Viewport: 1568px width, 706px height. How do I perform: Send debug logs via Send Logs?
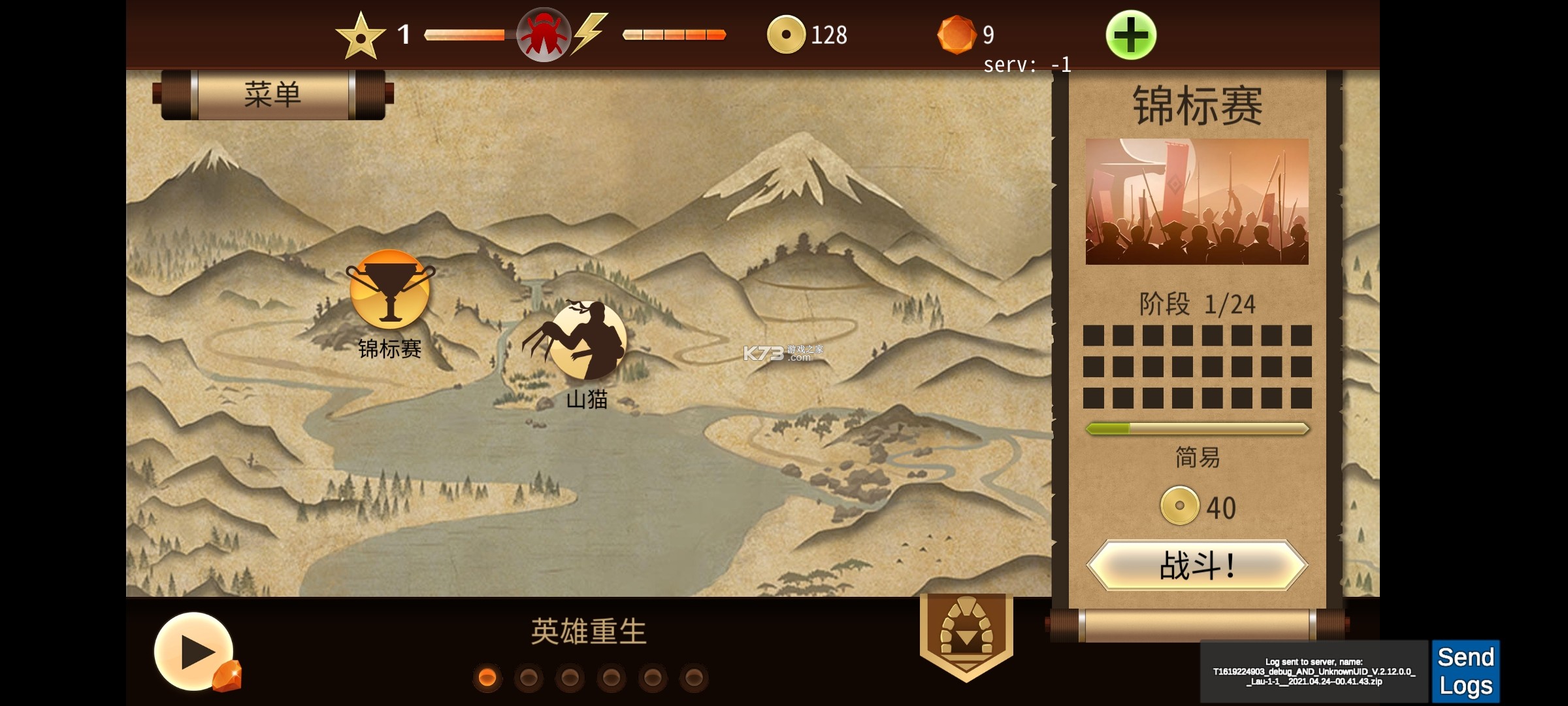[x=1465, y=671]
